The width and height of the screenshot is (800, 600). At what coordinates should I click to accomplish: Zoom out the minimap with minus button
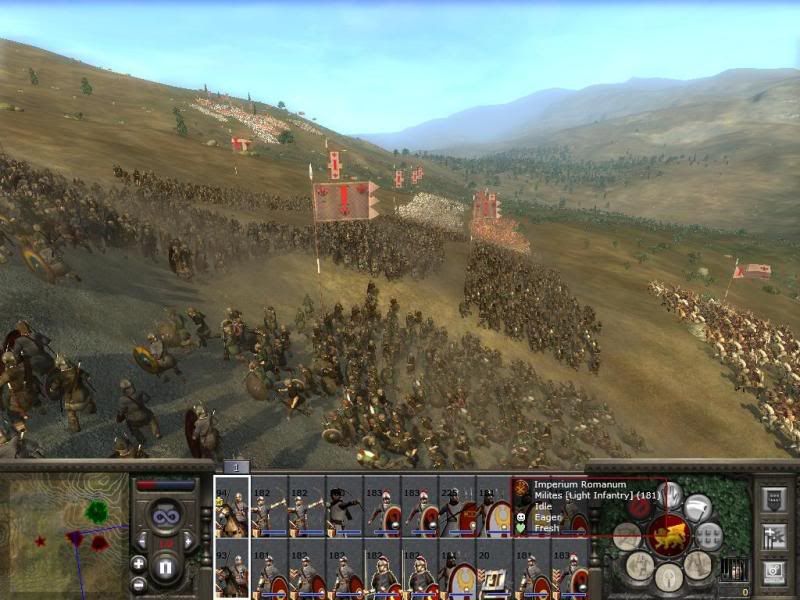[x=139, y=583]
